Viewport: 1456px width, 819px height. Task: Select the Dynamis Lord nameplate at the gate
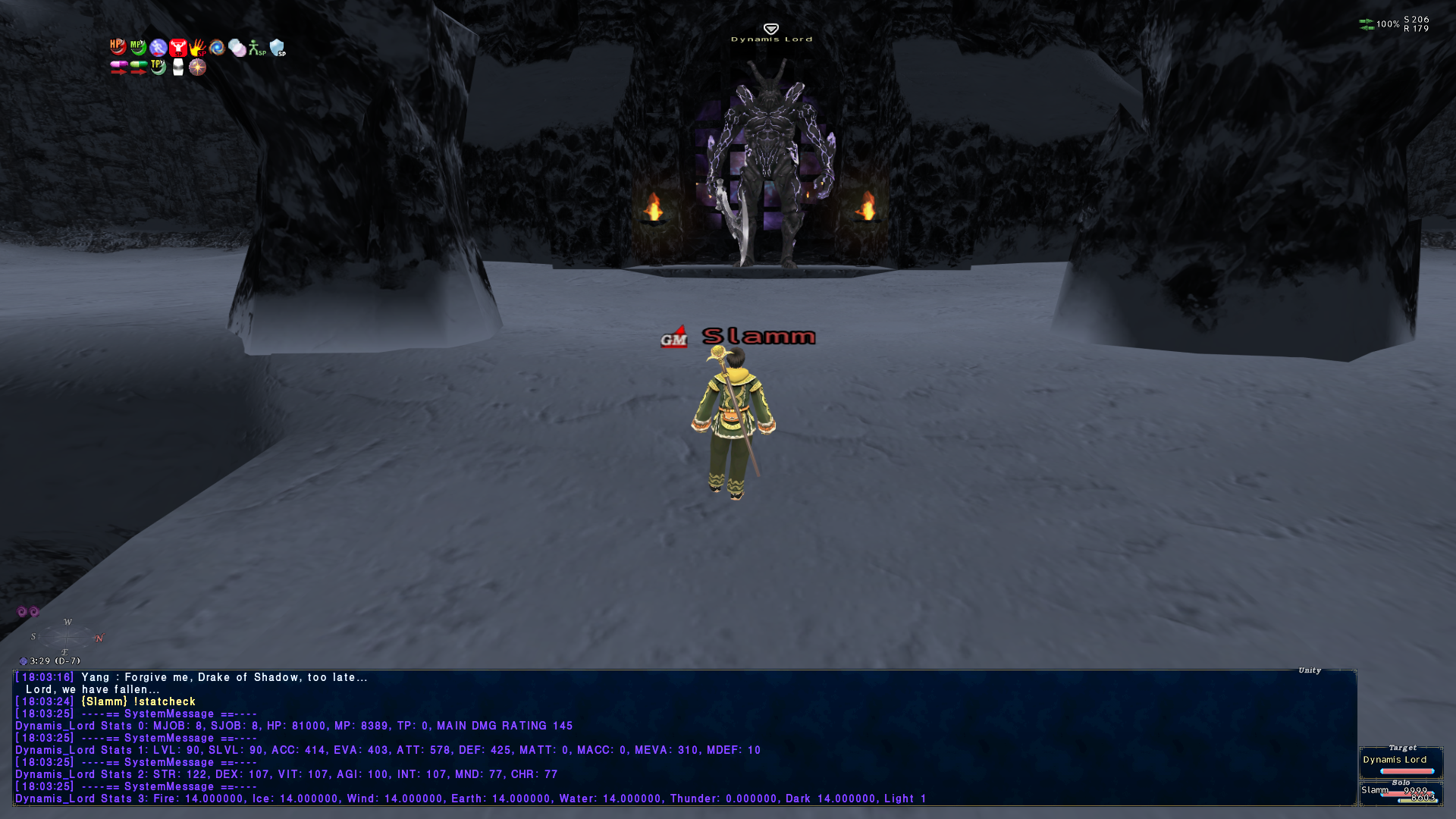(x=771, y=38)
